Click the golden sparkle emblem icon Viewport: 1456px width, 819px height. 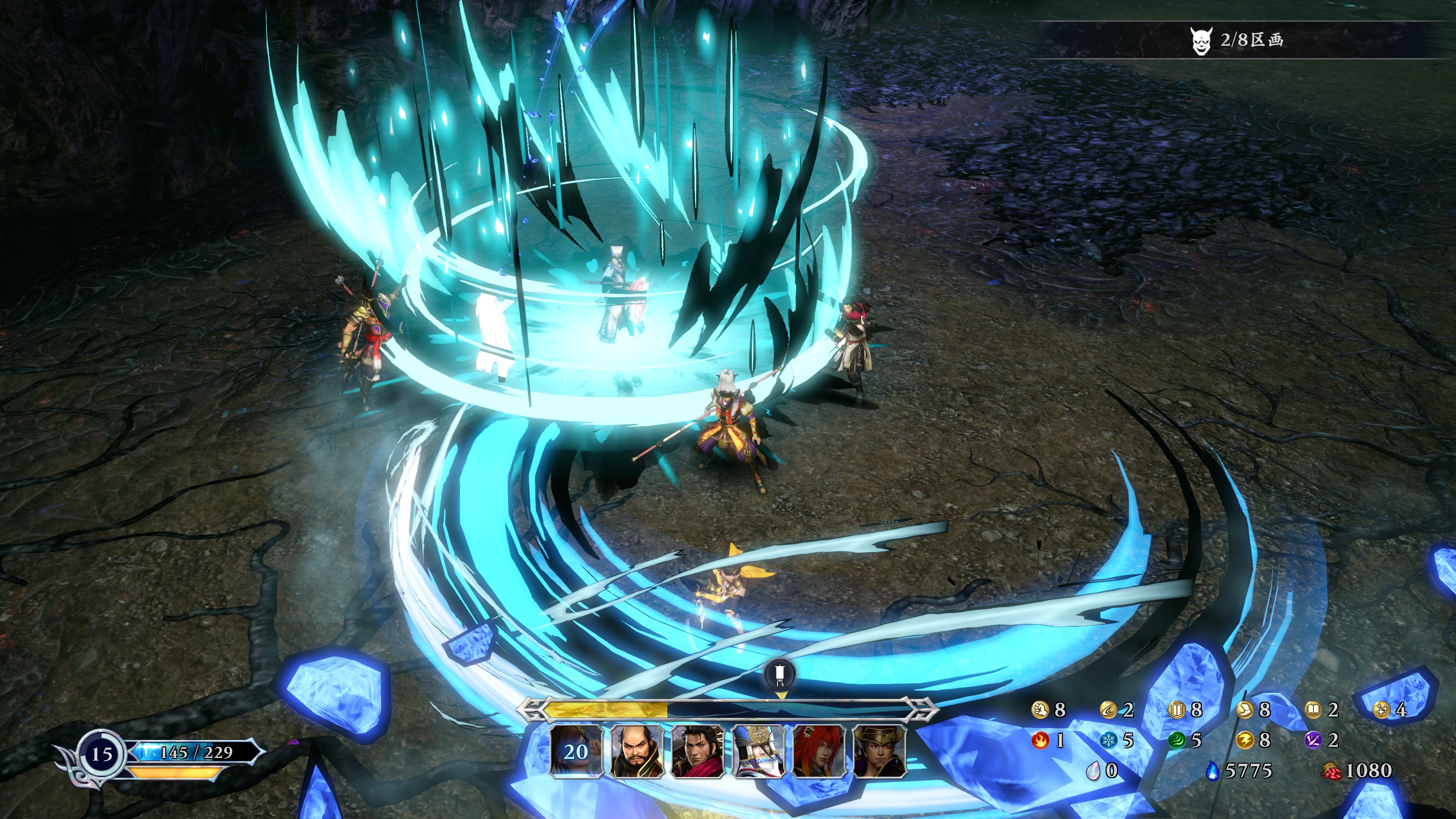pos(1381,710)
